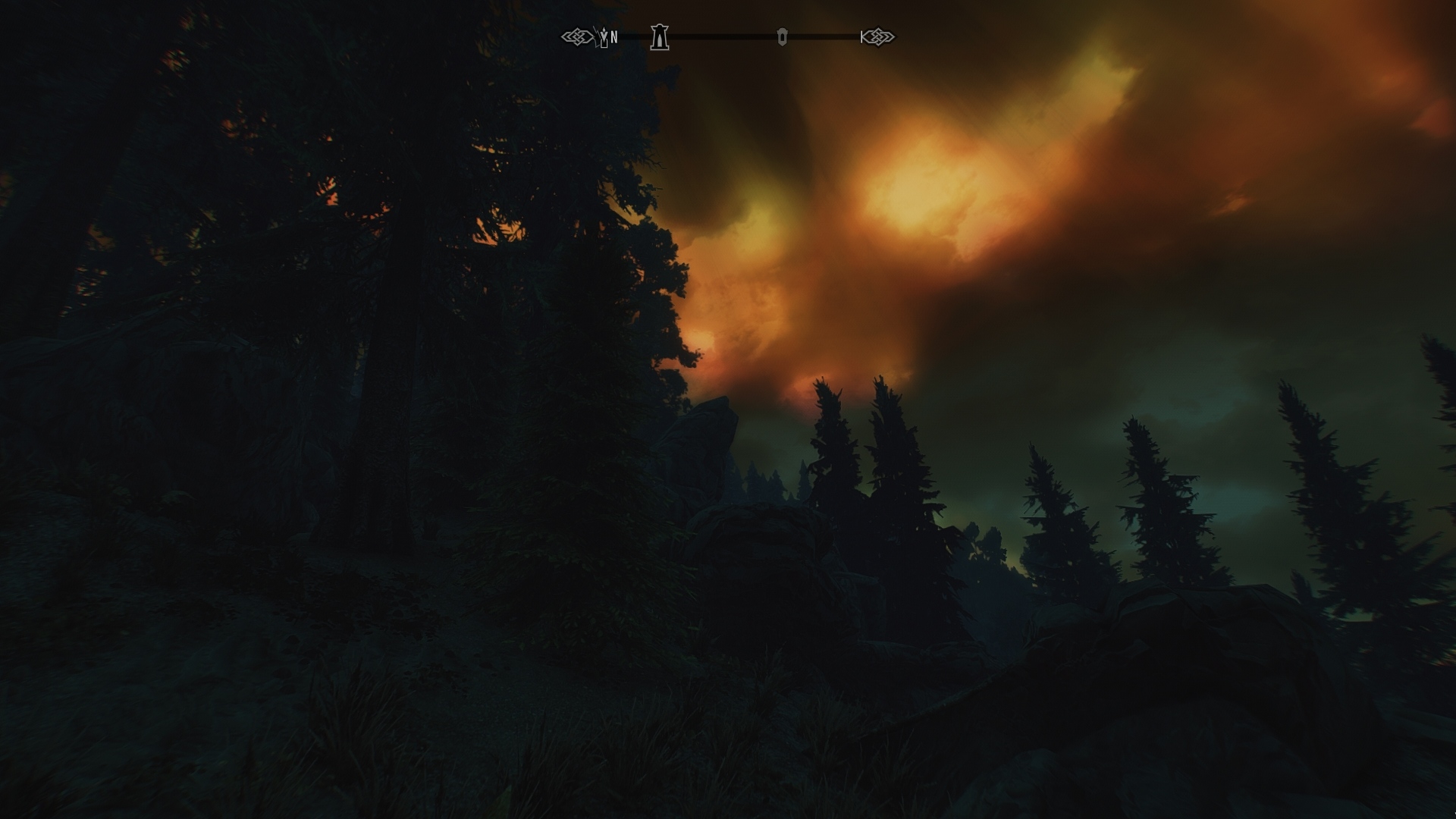
Task: Click the tower location marker on the compass
Action: [658, 36]
